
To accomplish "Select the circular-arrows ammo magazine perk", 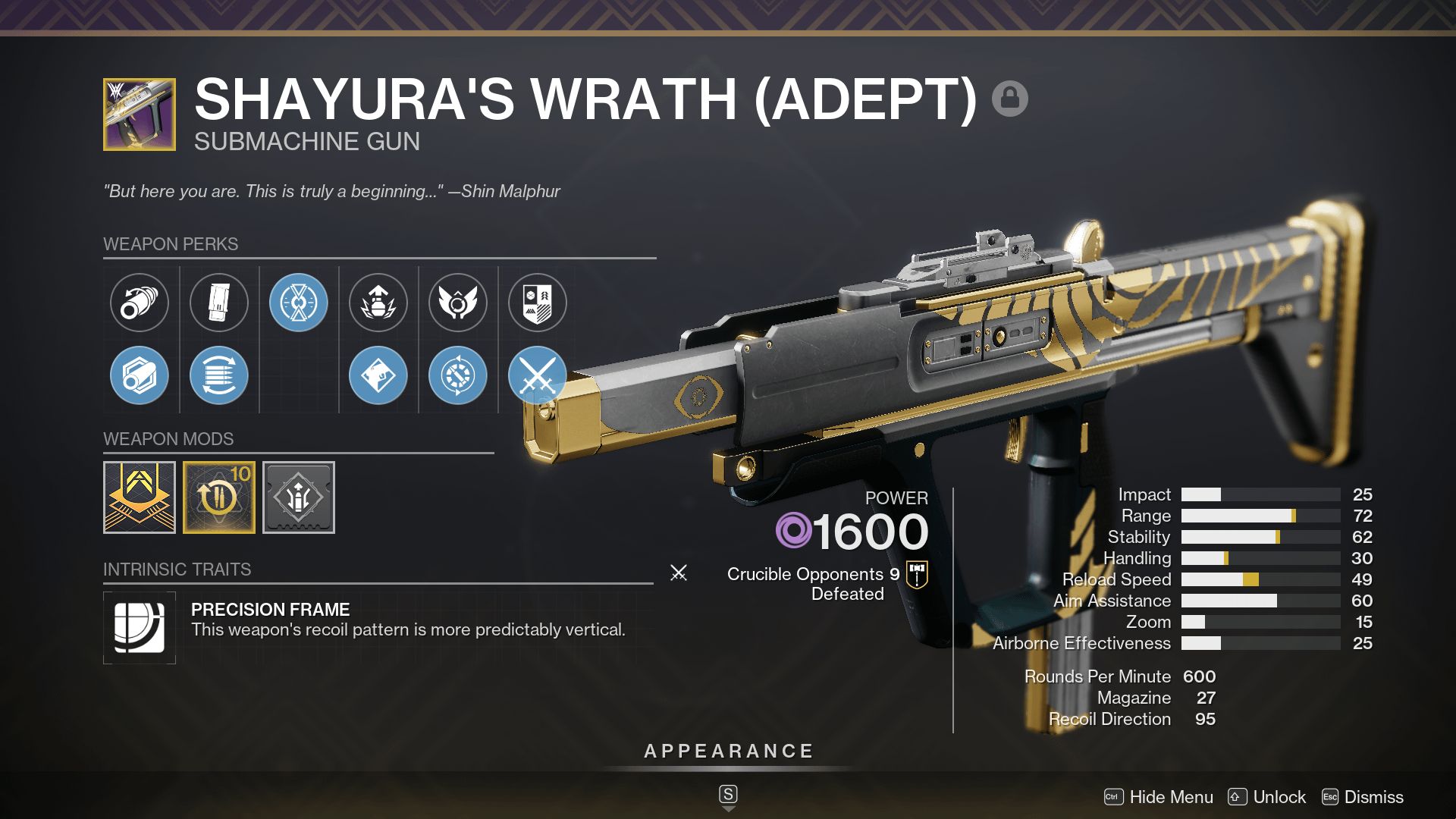I will coord(219,375).
